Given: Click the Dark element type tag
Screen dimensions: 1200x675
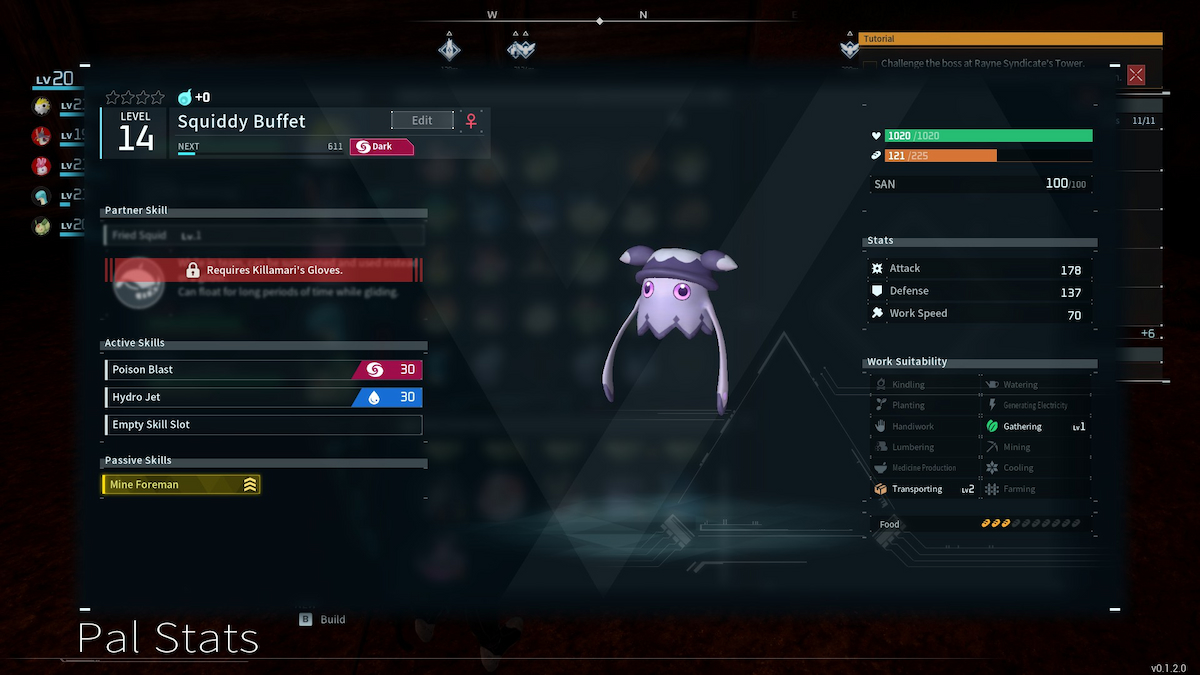Looking at the screenshot, I should 381,147.
